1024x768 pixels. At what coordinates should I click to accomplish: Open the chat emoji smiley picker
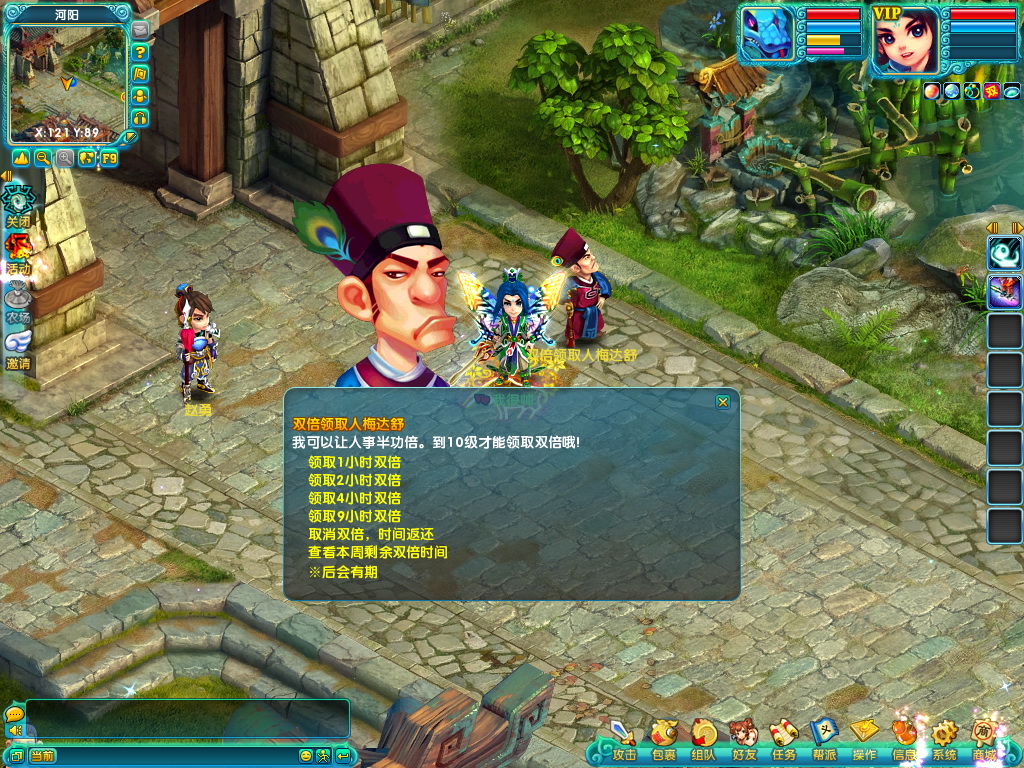[x=305, y=756]
